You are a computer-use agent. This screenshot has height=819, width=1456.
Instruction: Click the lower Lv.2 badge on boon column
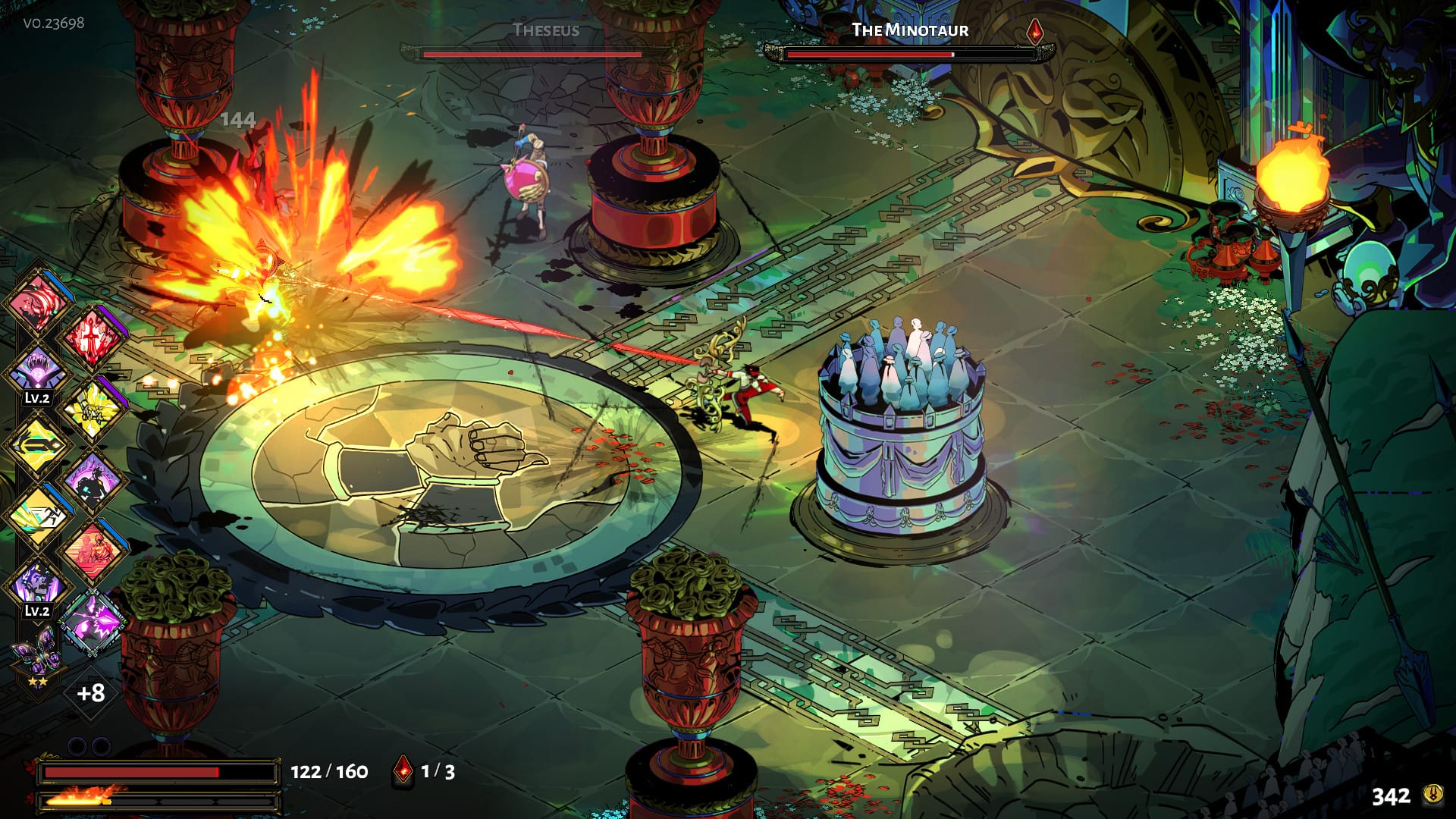point(36,610)
